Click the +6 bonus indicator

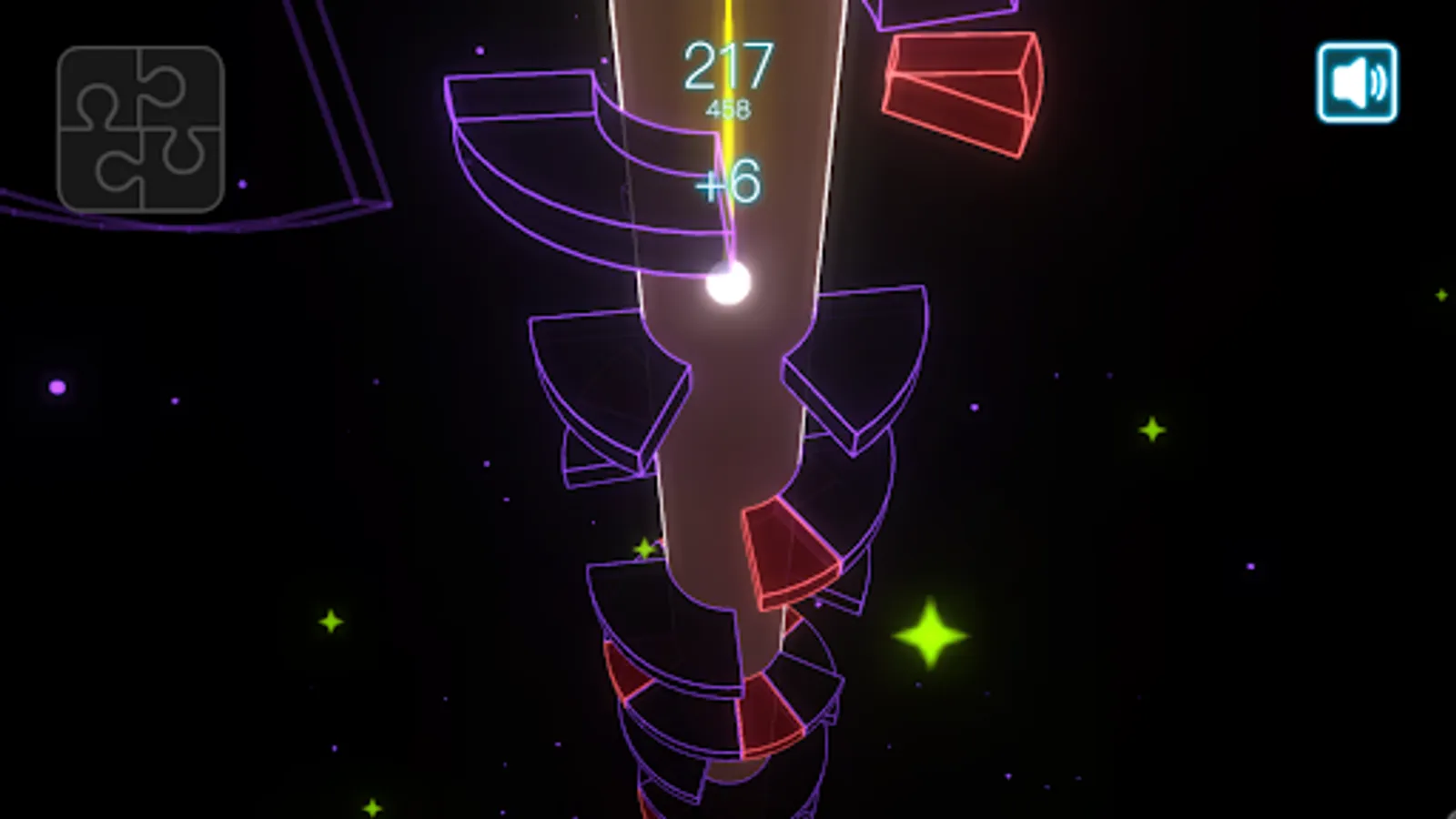click(726, 182)
